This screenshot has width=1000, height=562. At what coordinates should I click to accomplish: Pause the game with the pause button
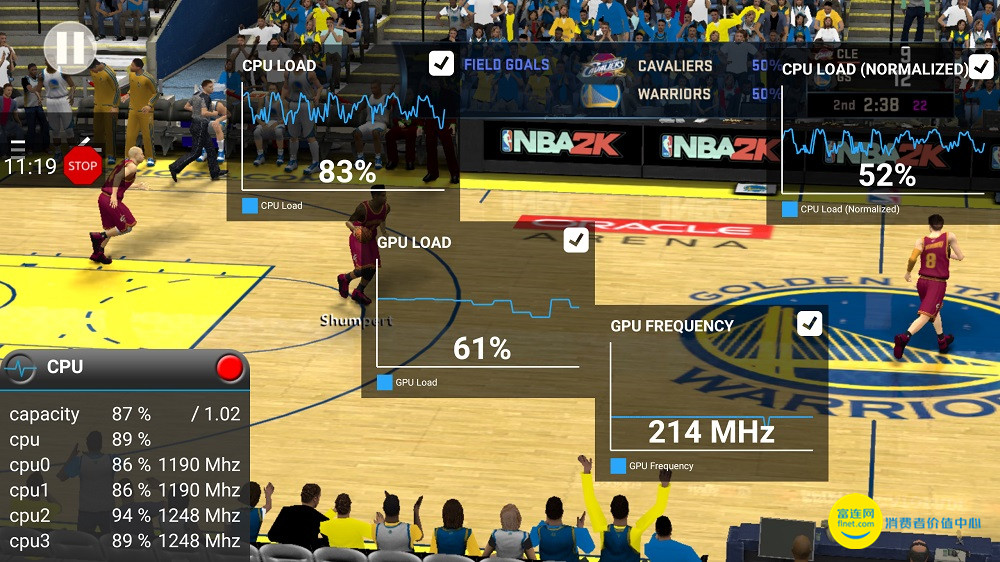pyautogui.click(x=70, y=47)
